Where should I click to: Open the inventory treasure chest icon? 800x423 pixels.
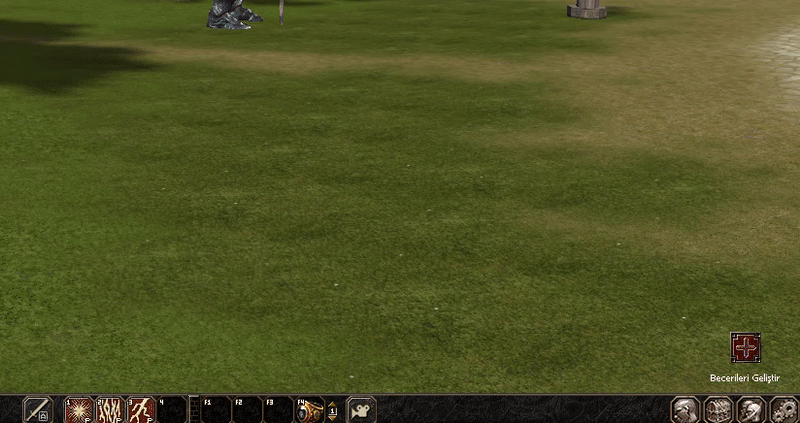[x=718, y=410]
